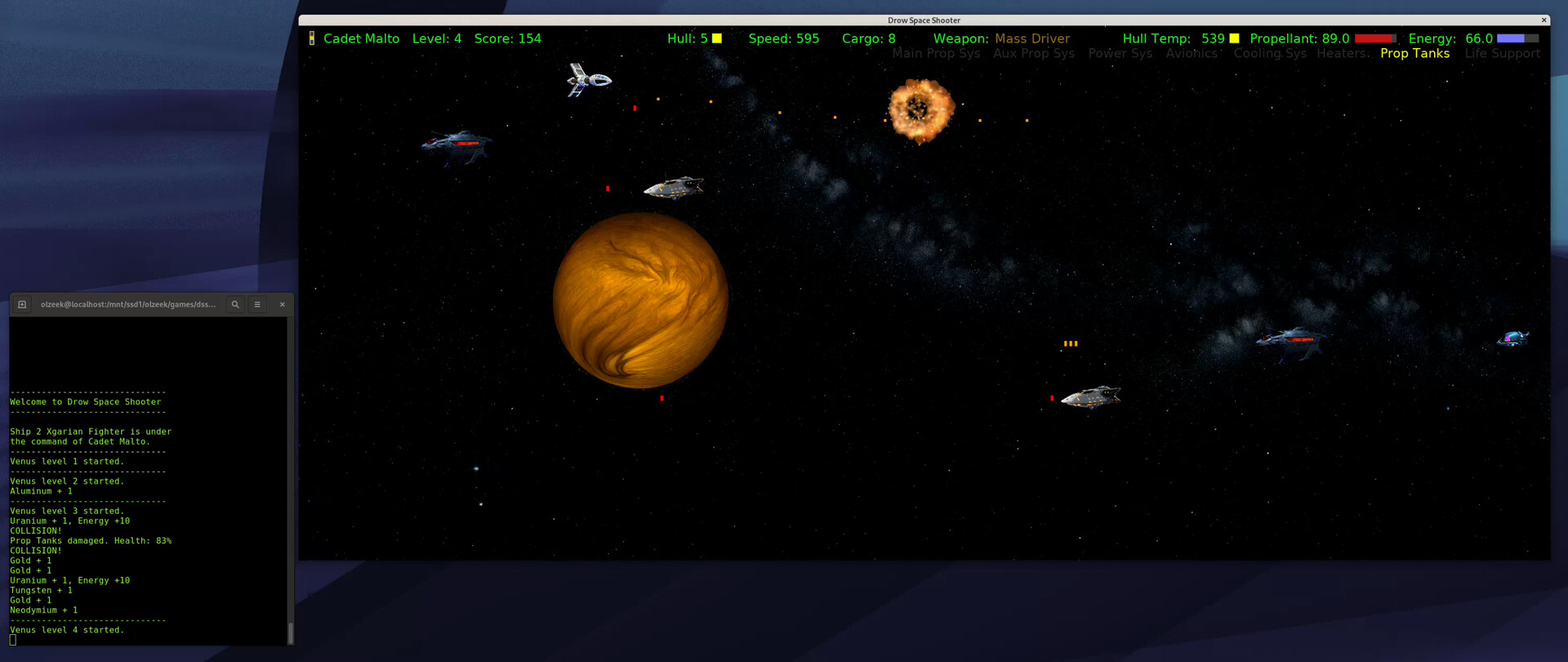The image size is (1568, 662).
Task: Toggle the Cooling Sys indicator
Action: pyautogui.click(x=1270, y=53)
